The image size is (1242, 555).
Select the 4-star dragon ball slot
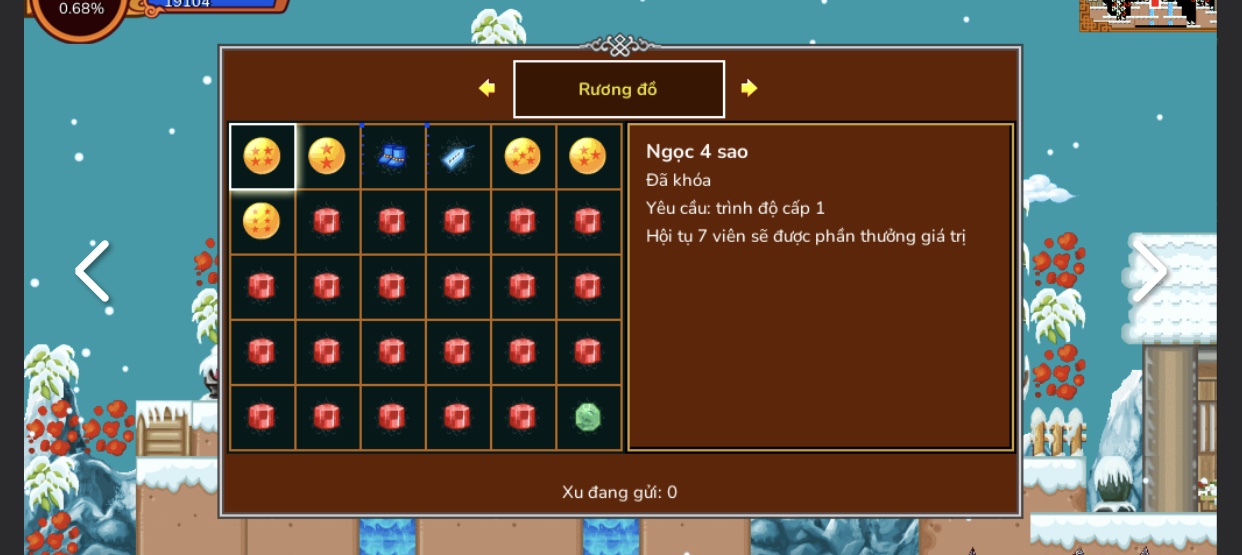coord(262,157)
